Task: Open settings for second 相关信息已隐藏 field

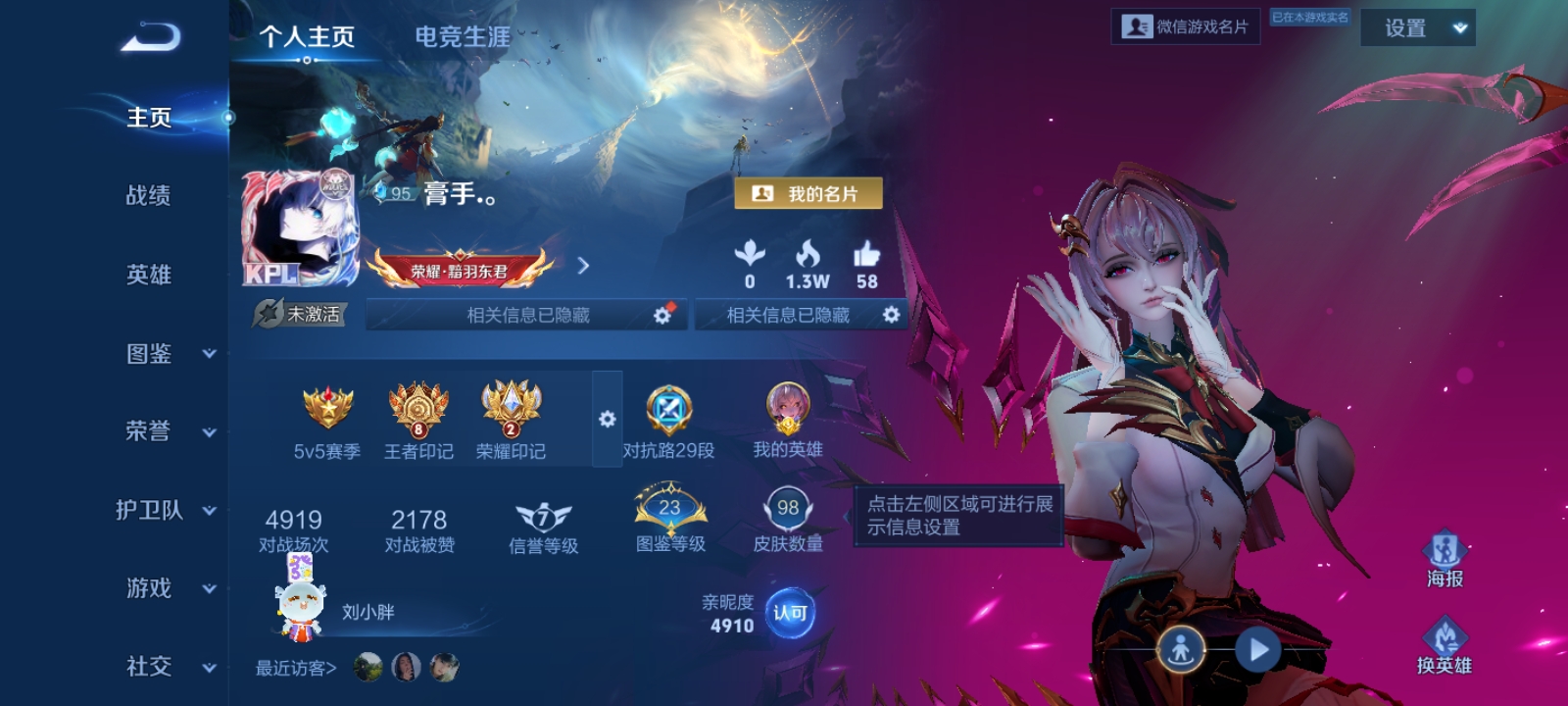Action: pos(890,315)
